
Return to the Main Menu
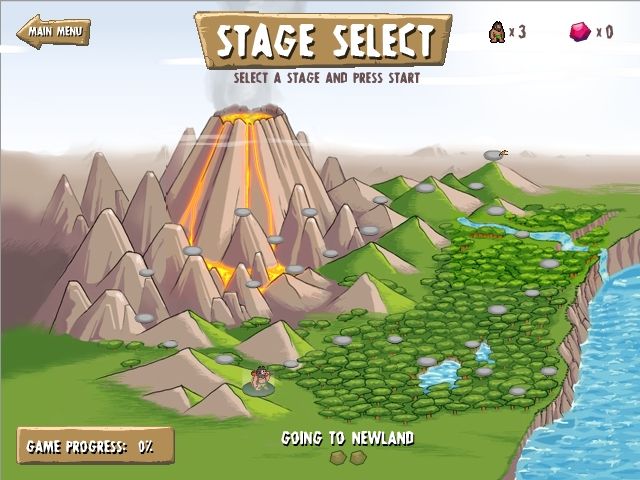[x=53, y=30]
